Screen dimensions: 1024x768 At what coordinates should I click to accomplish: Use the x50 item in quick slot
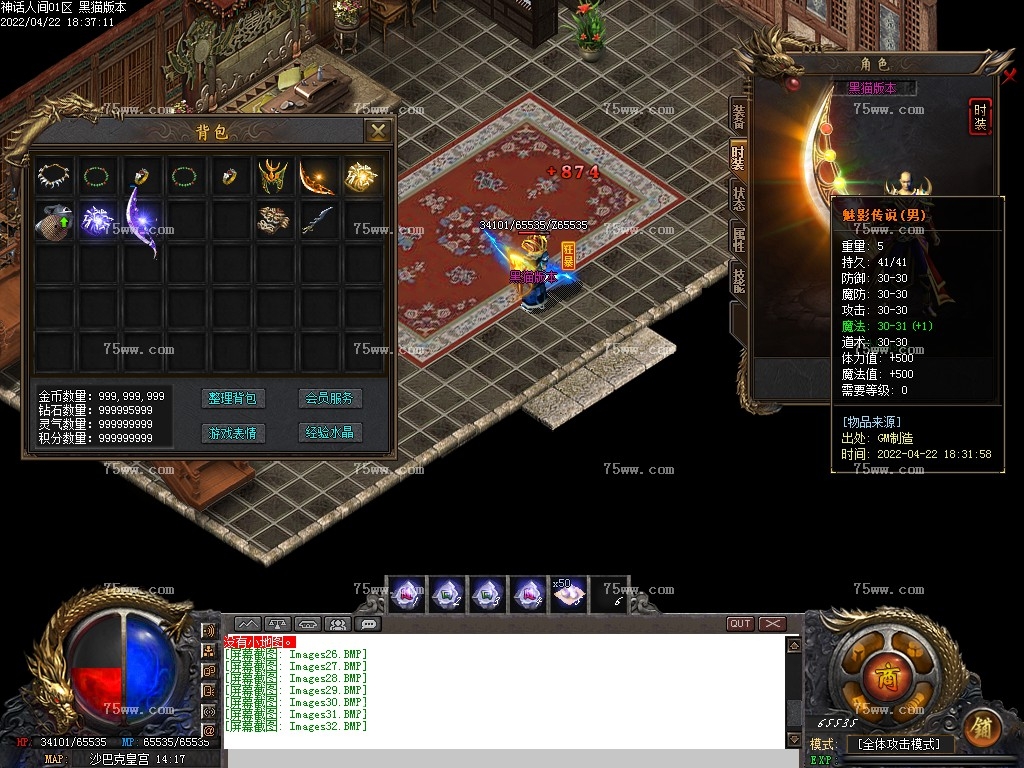pyautogui.click(x=567, y=593)
